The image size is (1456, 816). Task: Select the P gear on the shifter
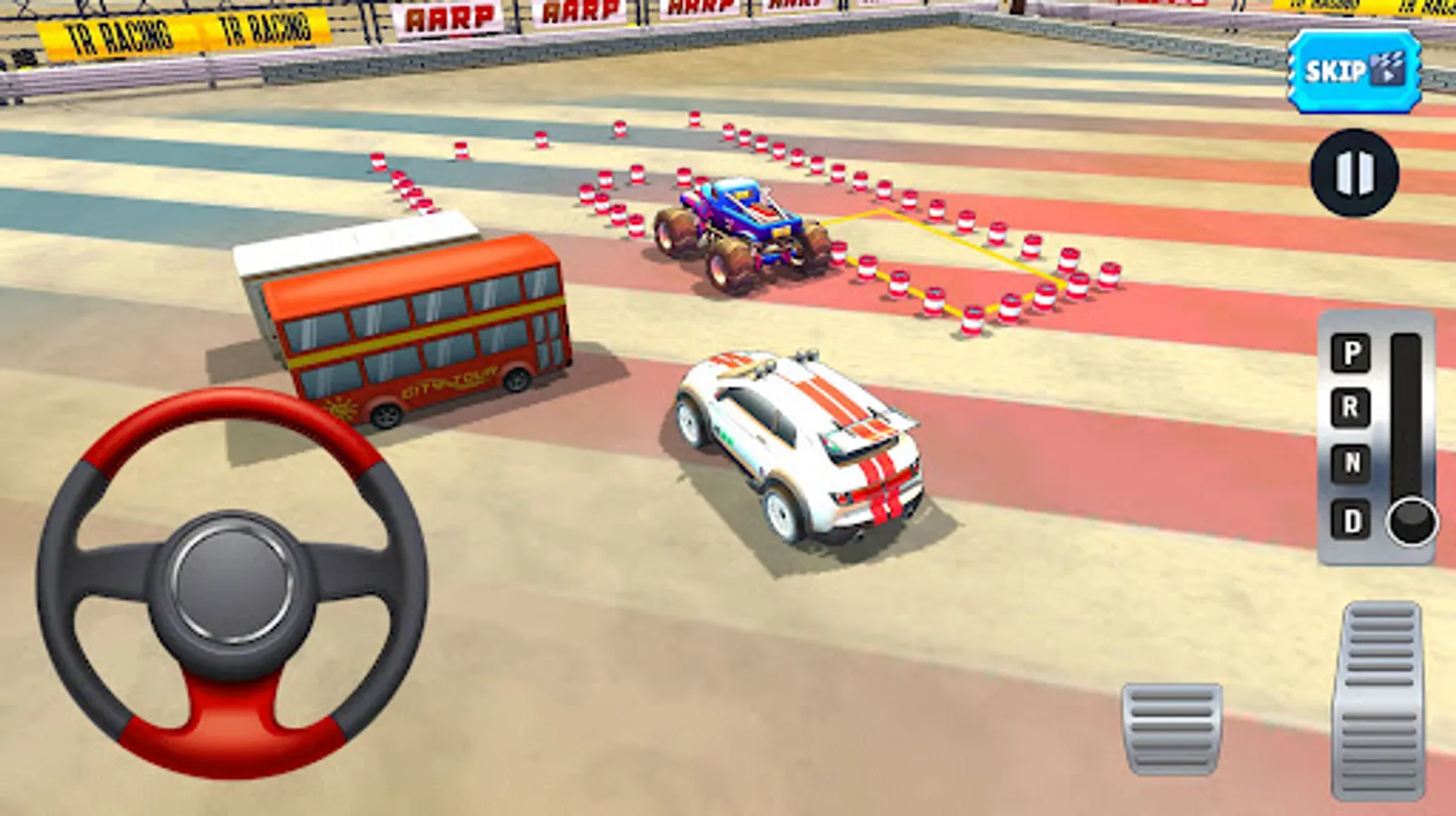(1350, 354)
